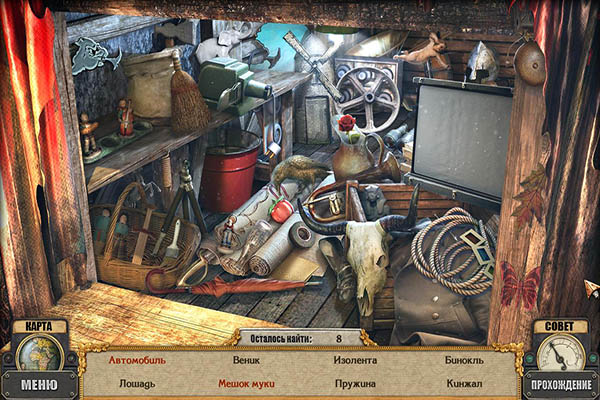Select Кинжал in the item list

(464, 383)
